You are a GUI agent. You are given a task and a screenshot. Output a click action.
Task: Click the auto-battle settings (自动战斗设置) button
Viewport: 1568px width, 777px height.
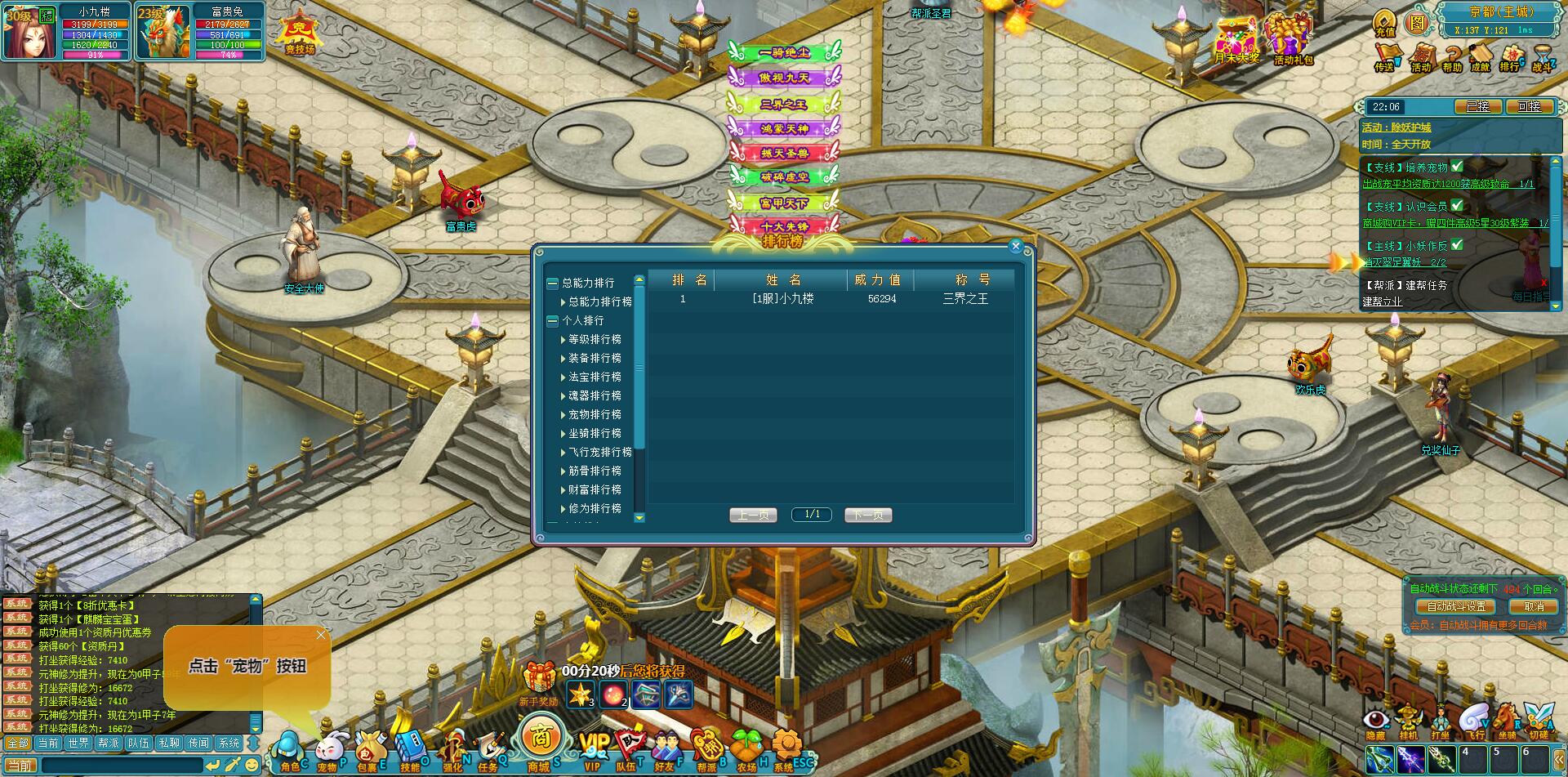point(1456,606)
